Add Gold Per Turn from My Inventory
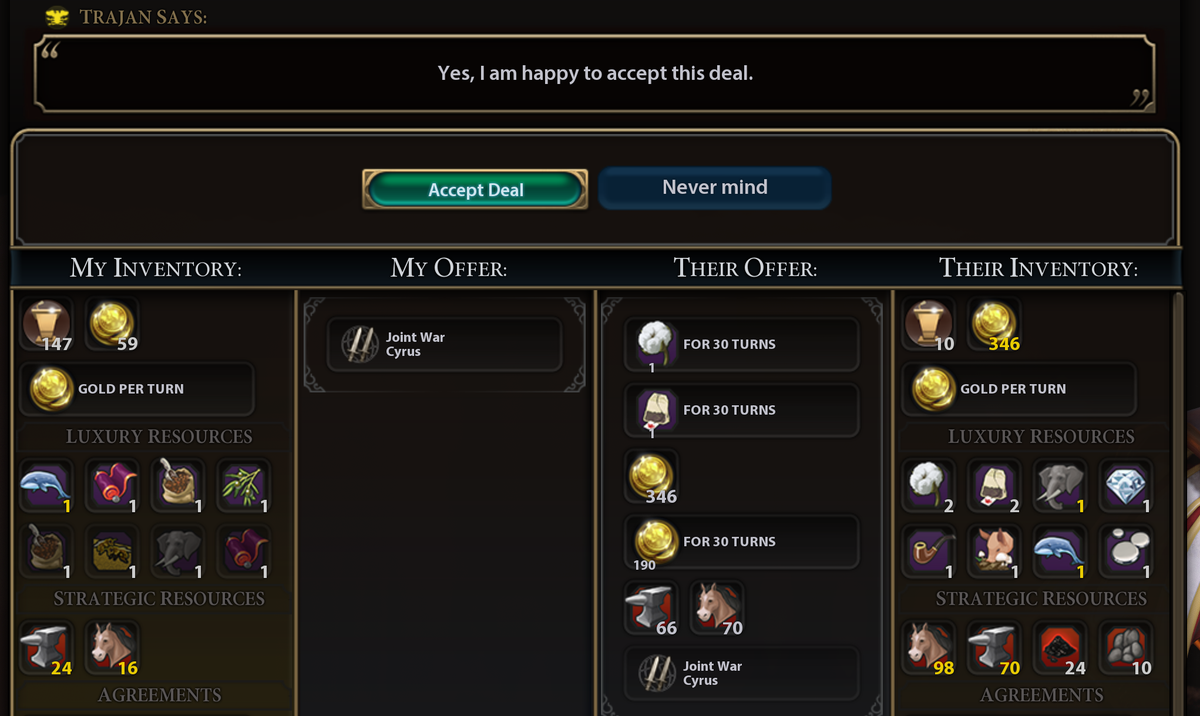 (137, 389)
